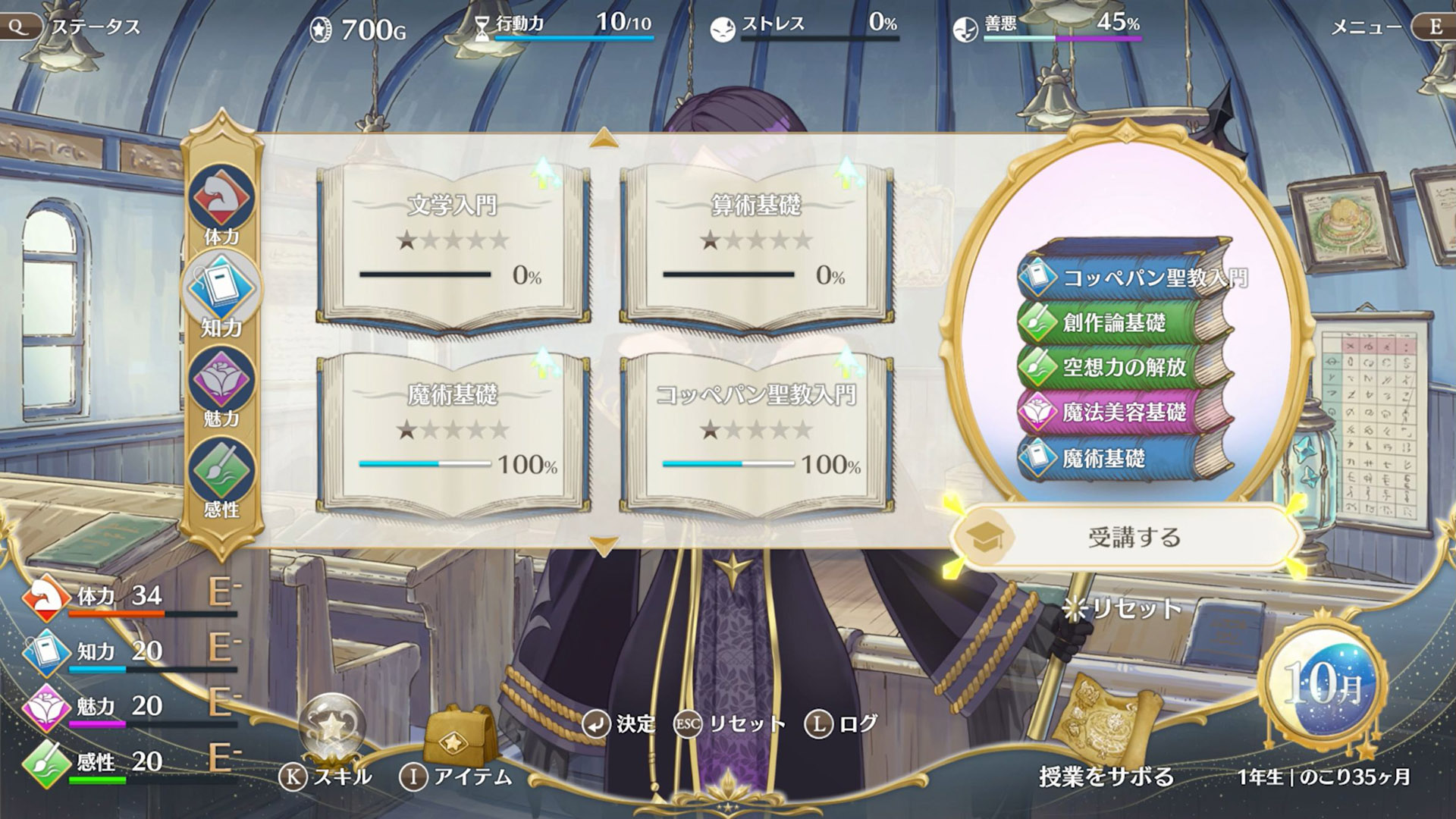Click the 魔術基礎 progress bar showing 100%
This screenshot has height=819, width=1456.
pos(425,463)
